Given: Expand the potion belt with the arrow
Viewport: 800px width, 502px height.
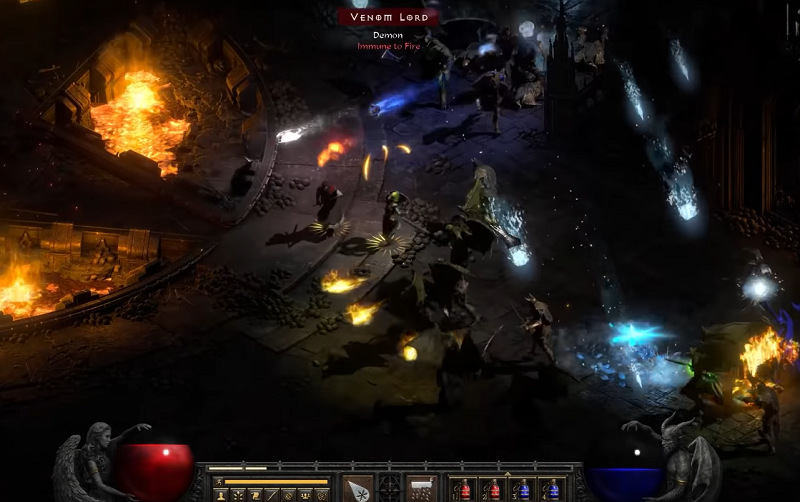Looking at the screenshot, I should pos(506,475).
